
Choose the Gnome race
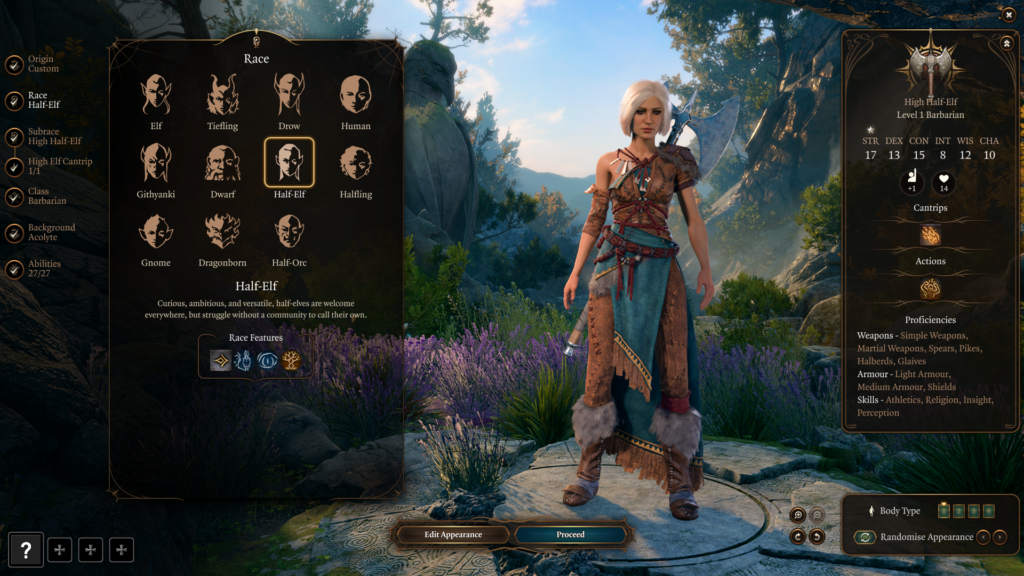tap(156, 232)
